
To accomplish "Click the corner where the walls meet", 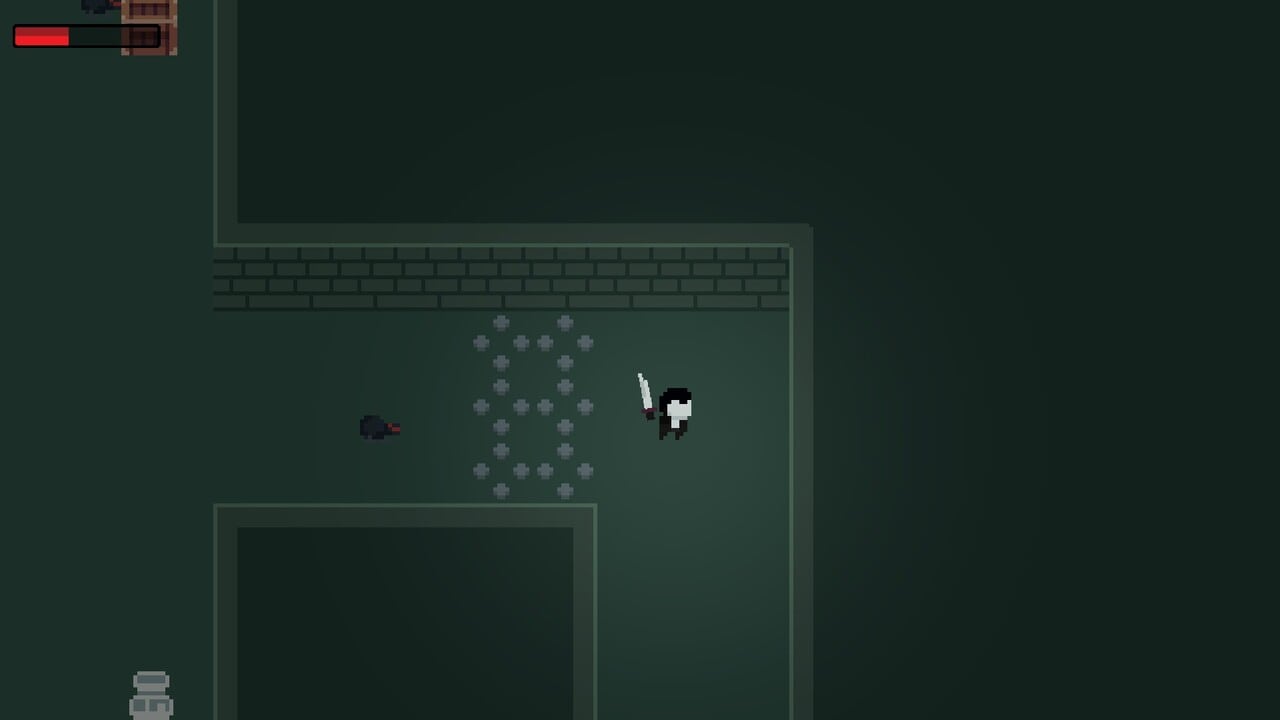I will click(790, 245).
